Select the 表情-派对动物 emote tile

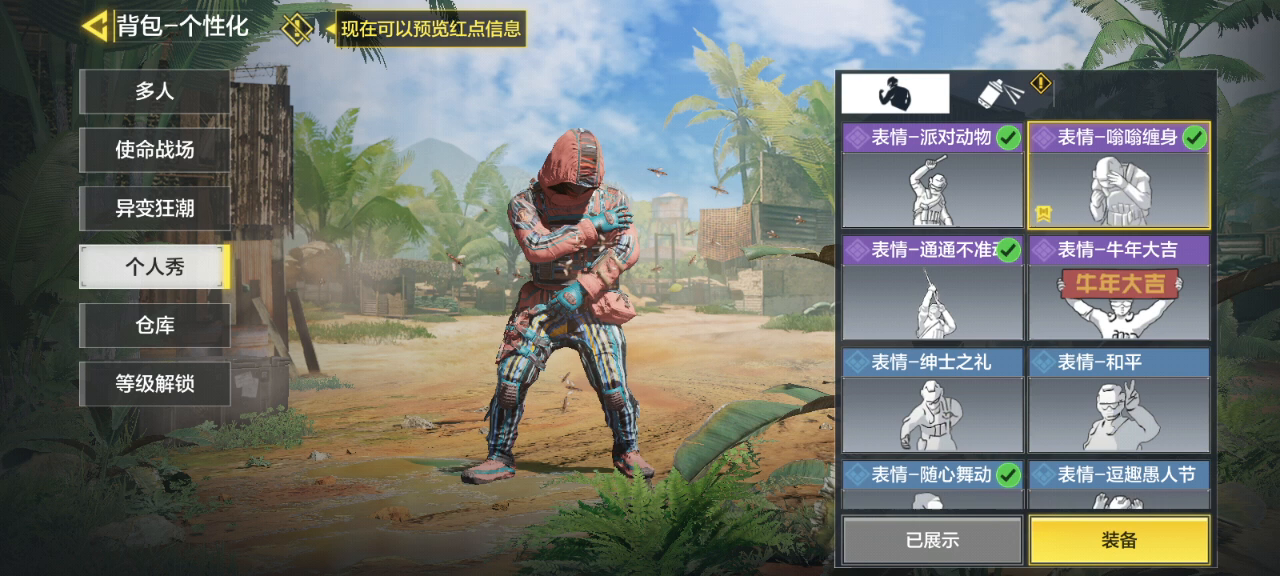click(x=932, y=176)
